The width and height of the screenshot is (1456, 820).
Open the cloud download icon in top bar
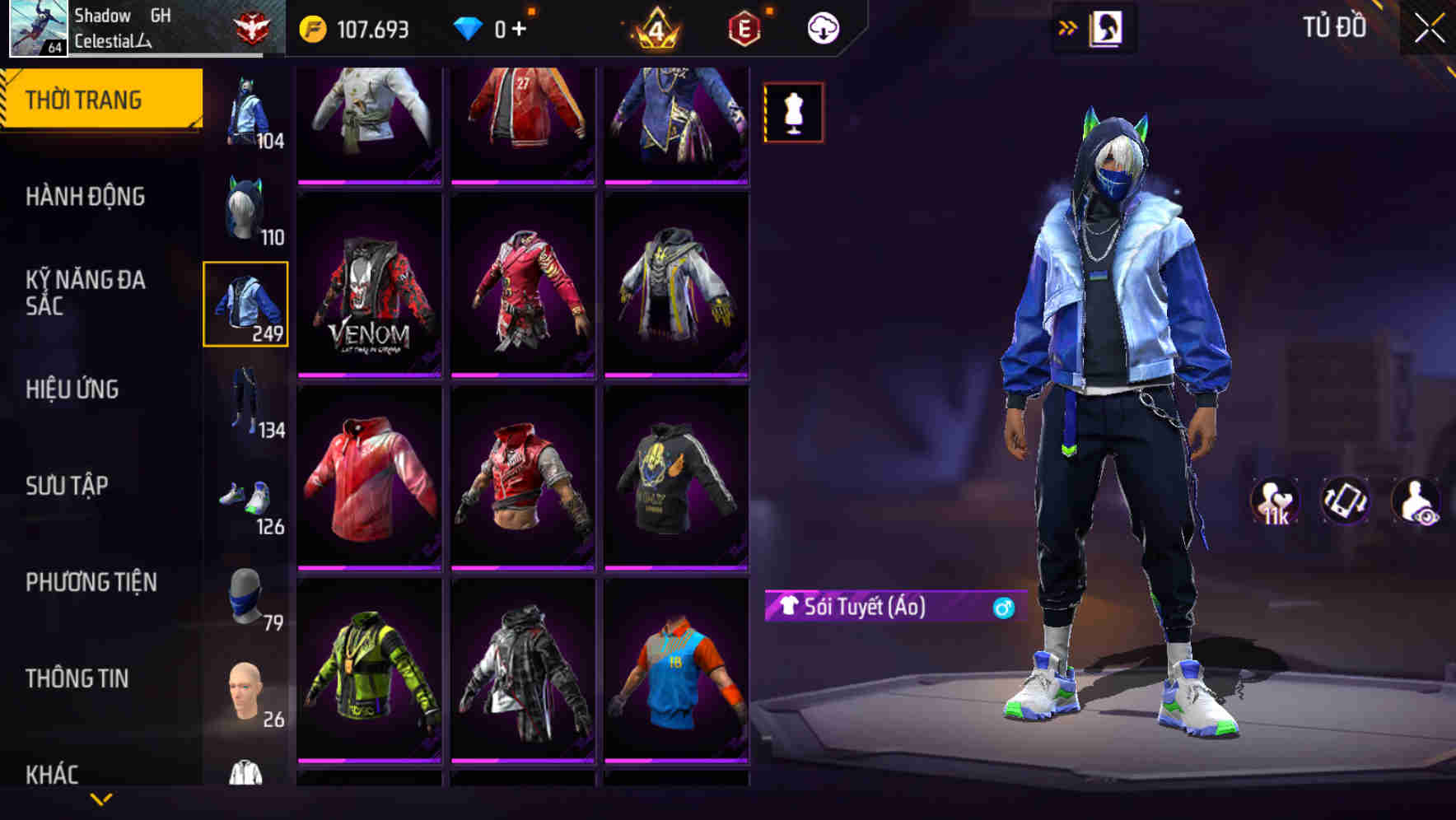(822, 27)
